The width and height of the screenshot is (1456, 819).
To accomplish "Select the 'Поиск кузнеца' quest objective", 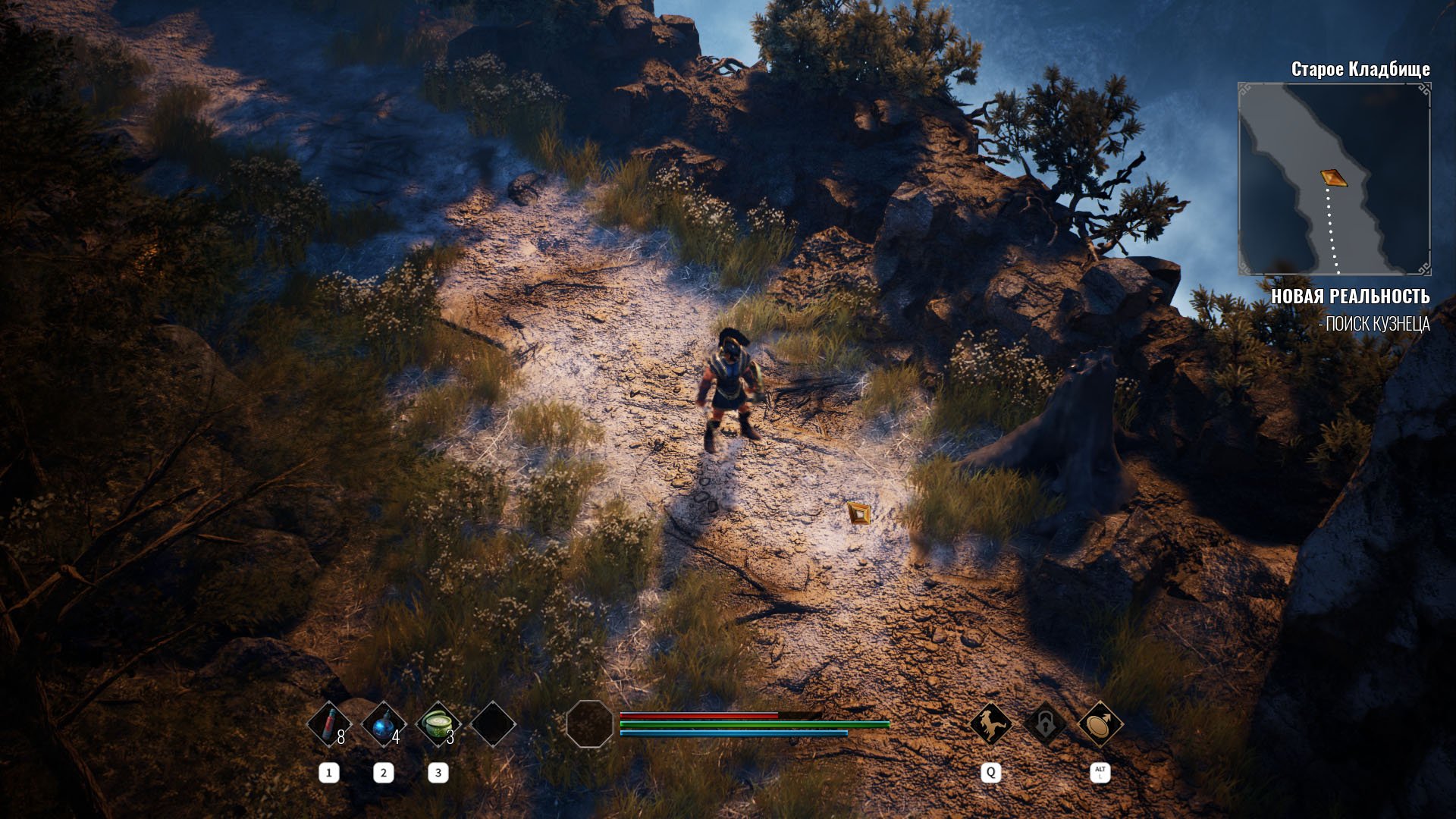I will [x=1374, y=325].
